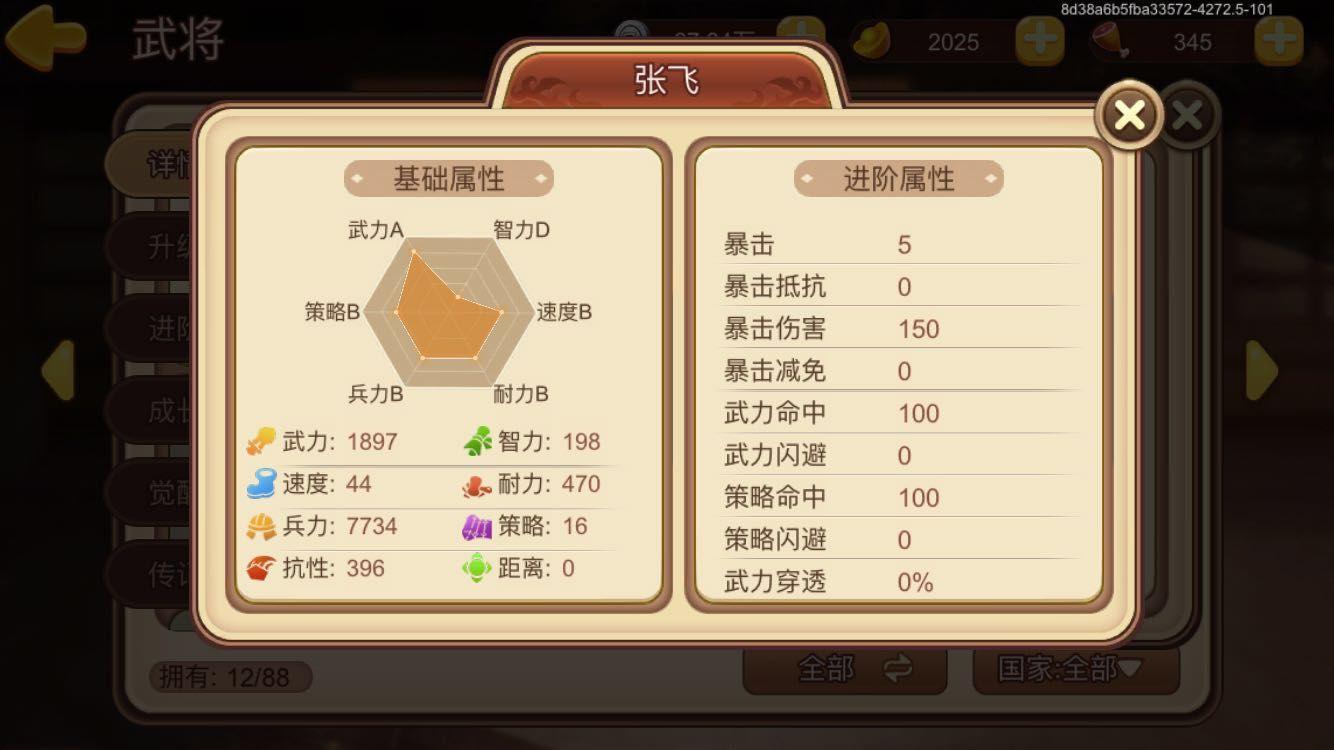The image size is (1334, 750).
Task: Click the 拥有: 12/88 counter
Action: 228,676
